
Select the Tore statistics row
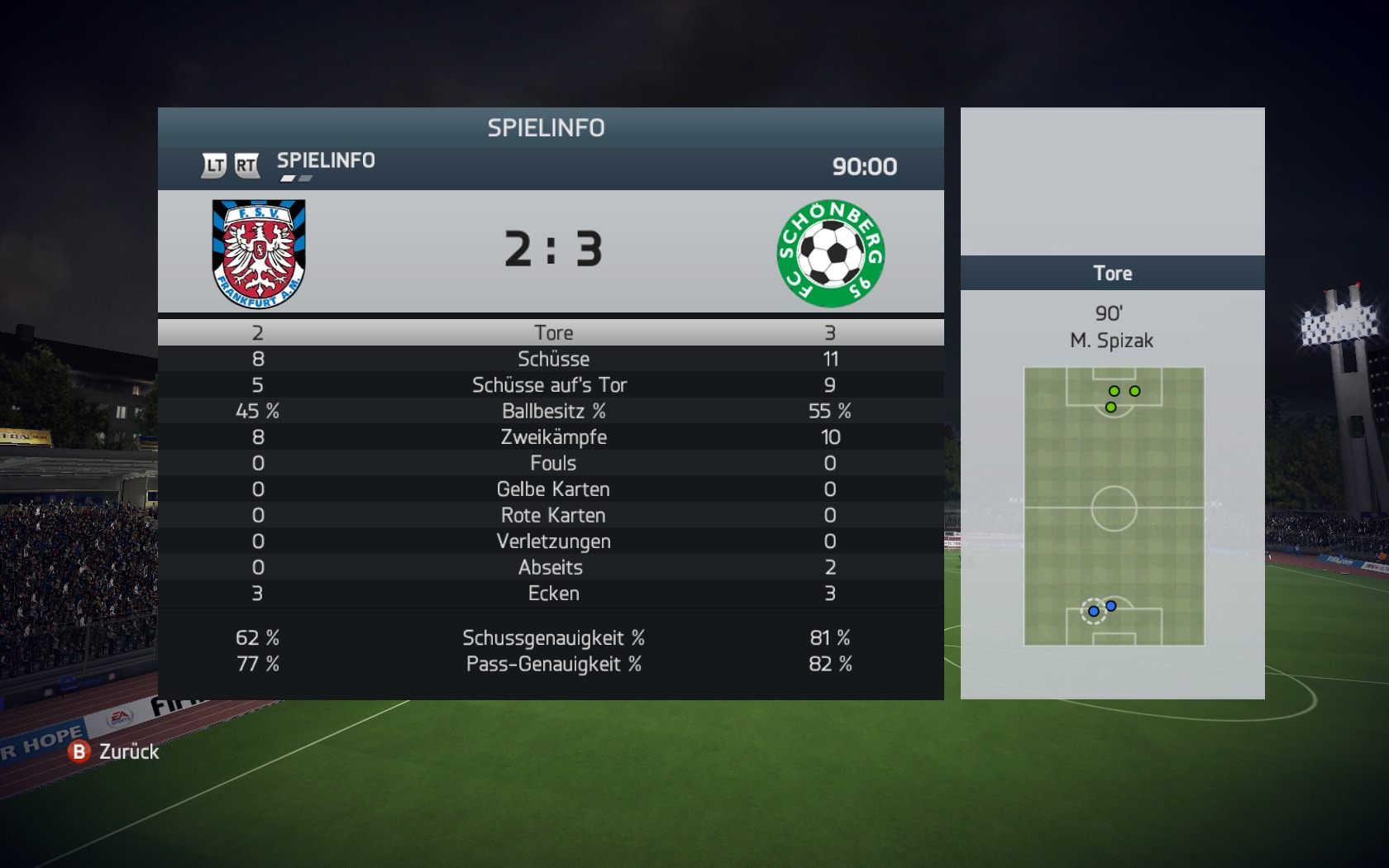click(x=552, y=332)
